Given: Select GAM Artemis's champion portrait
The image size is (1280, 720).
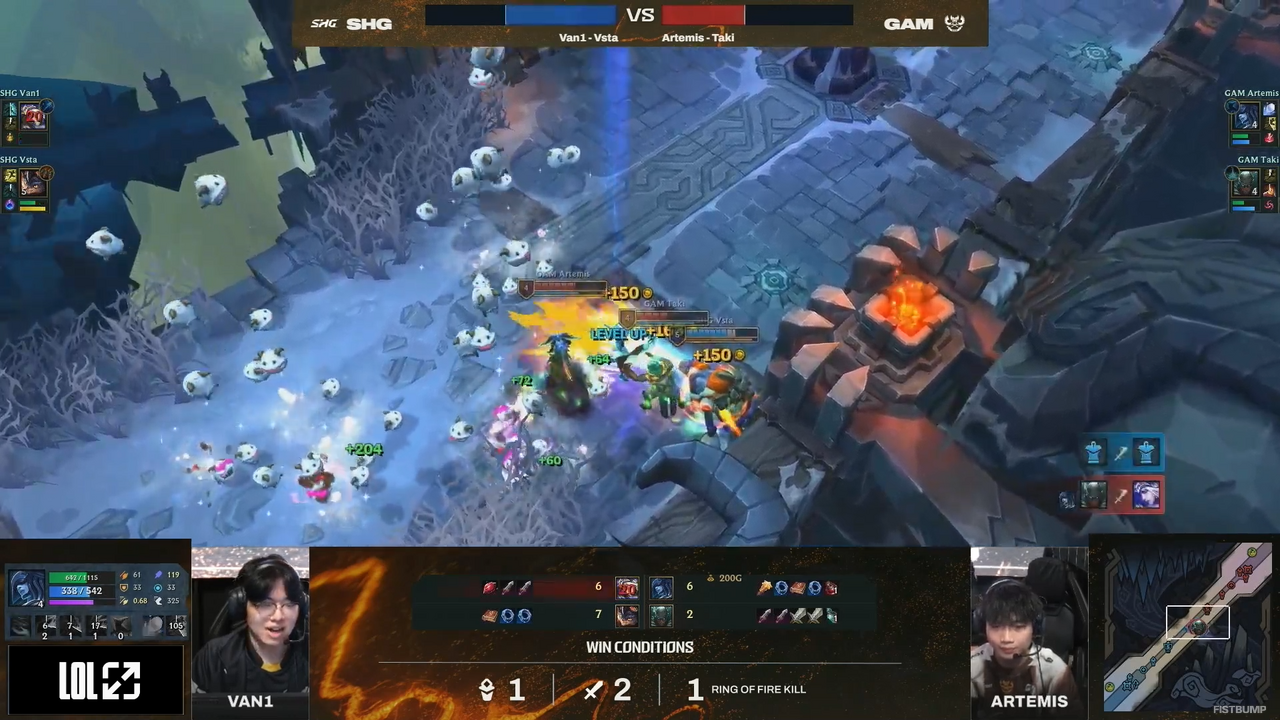Looking at the screenshot, I should (1246, 116).
